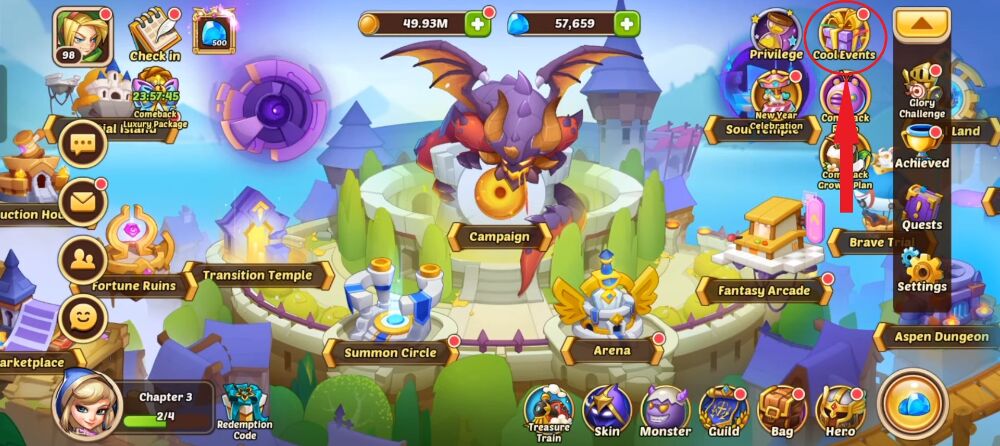Open the mail envelope inbox

83,203
